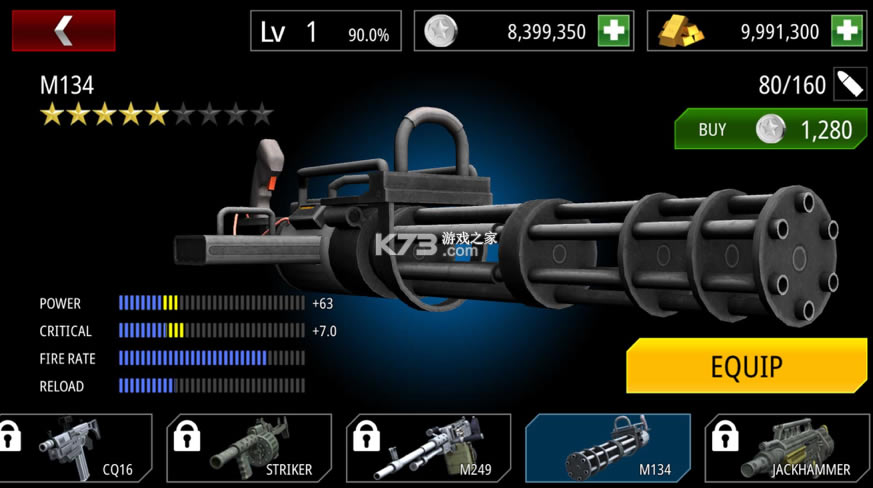
Task: Equip the M134 minigun
Action: click(746, 366)
